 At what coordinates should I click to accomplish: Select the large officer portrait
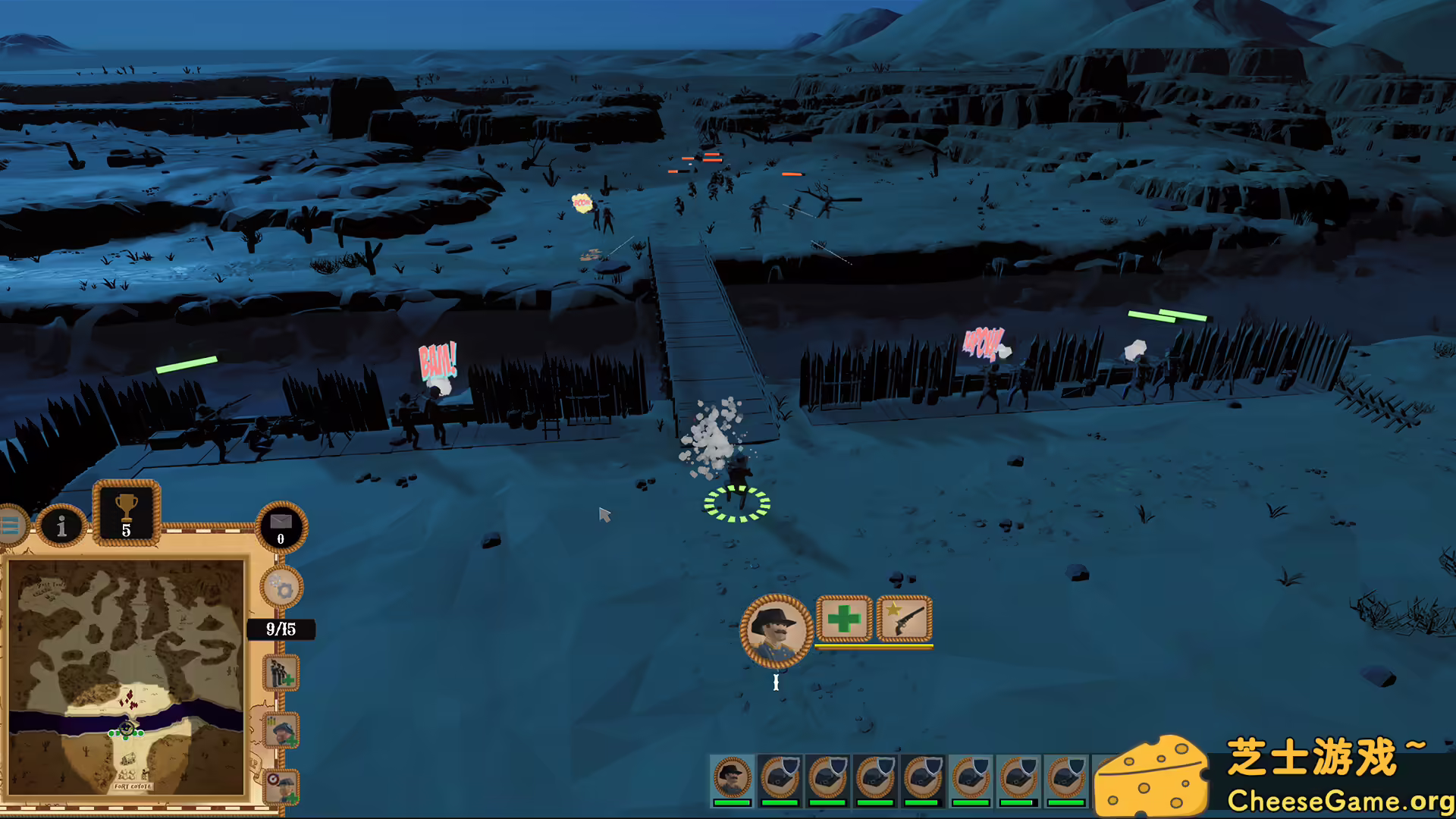click(x=776, y=631)
